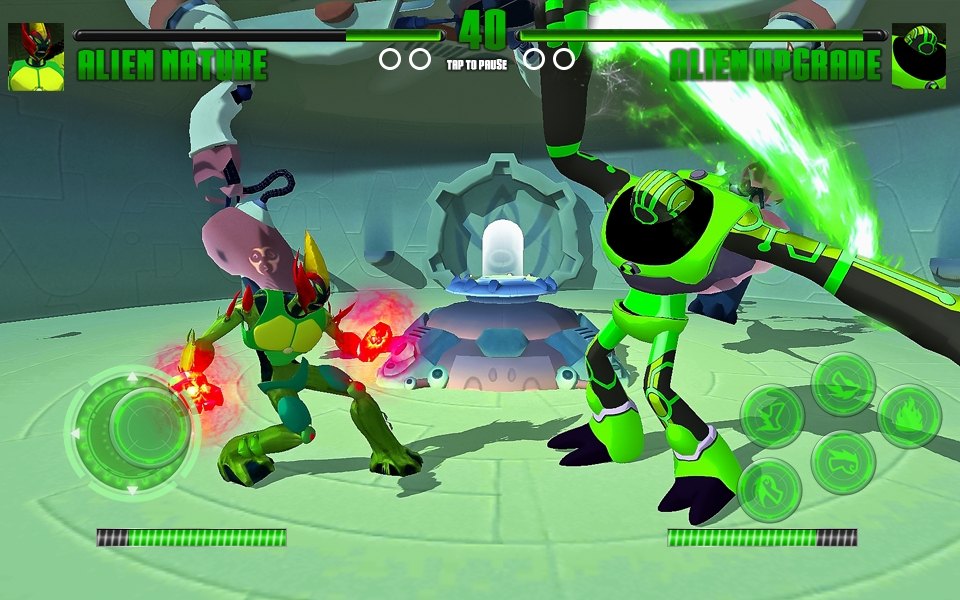Click the virtual joystick thumb pad
The image size is (960, 600).
point(148,428)
